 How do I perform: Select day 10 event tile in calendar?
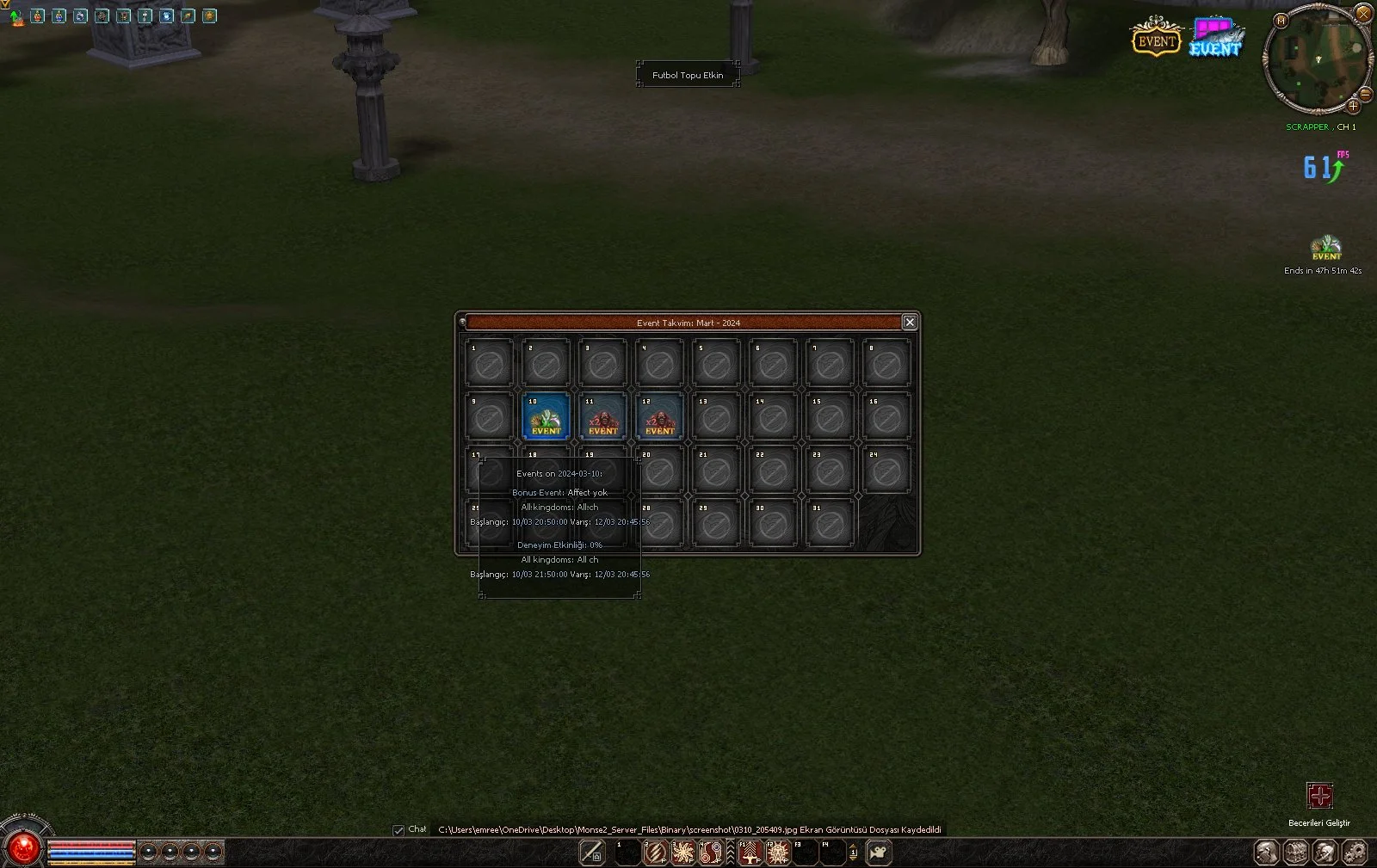point(546,417)
